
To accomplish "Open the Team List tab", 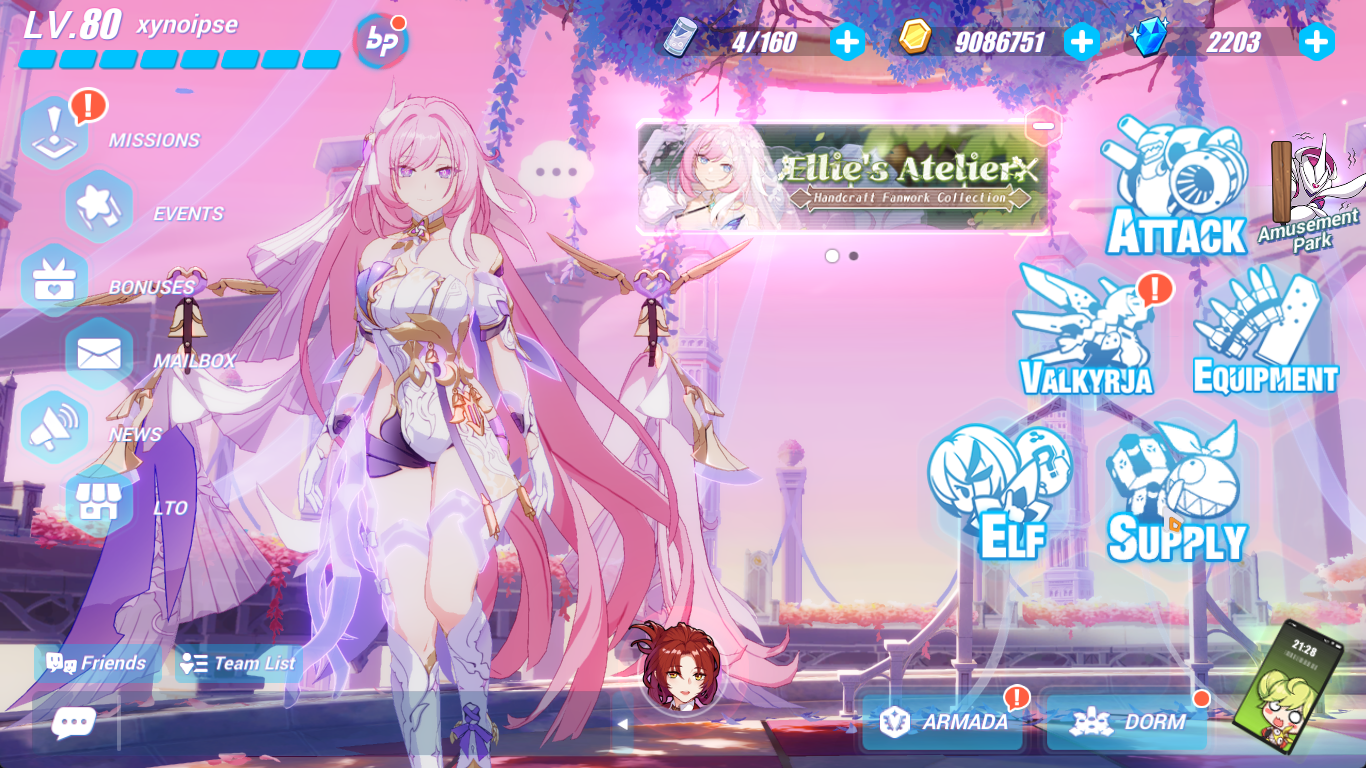I will pos(238,662).
